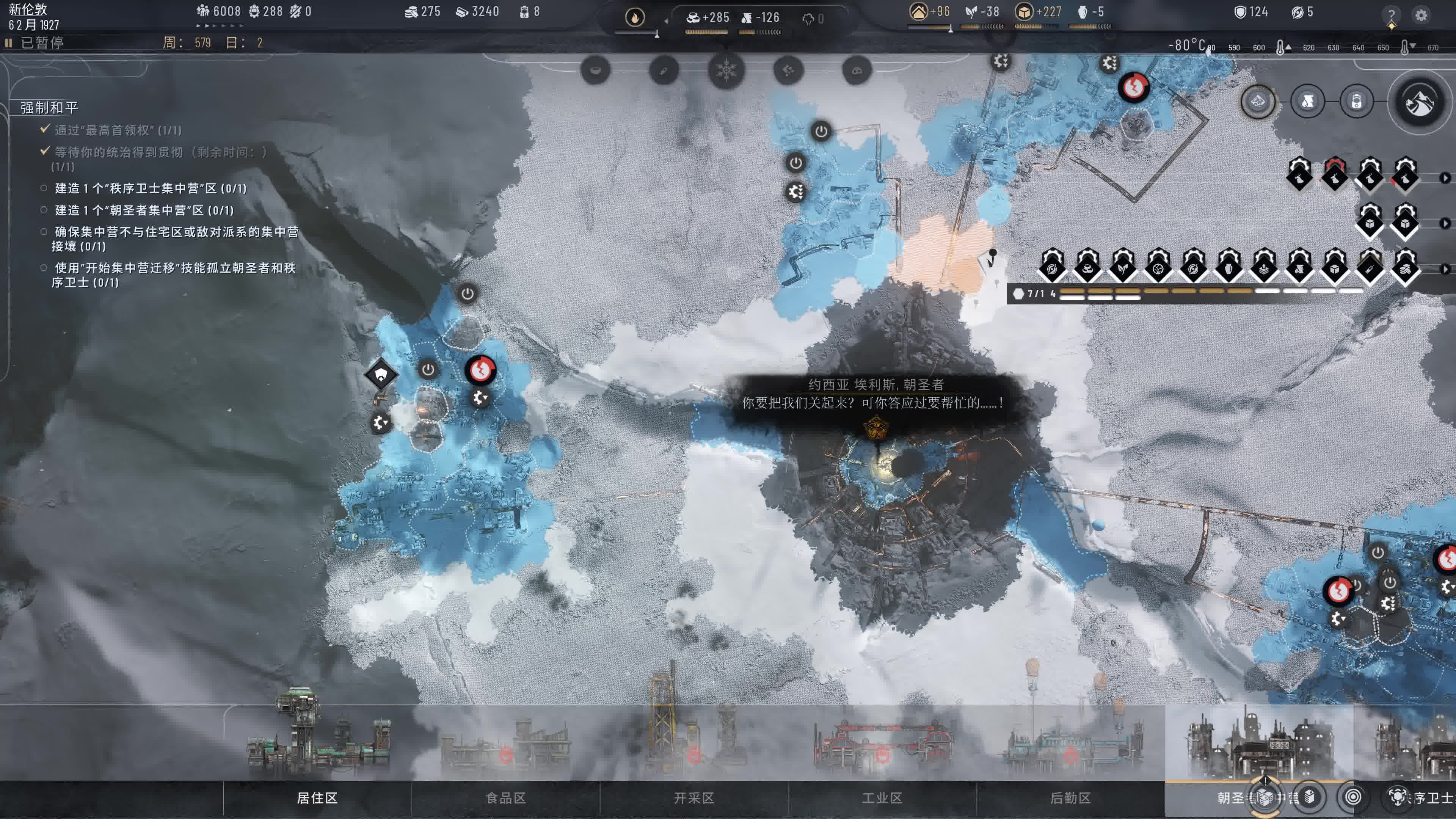This screenshot has height=819, width=1456.
Task: Open the frostland mountain map button
Action: (x=1419, y=102)
